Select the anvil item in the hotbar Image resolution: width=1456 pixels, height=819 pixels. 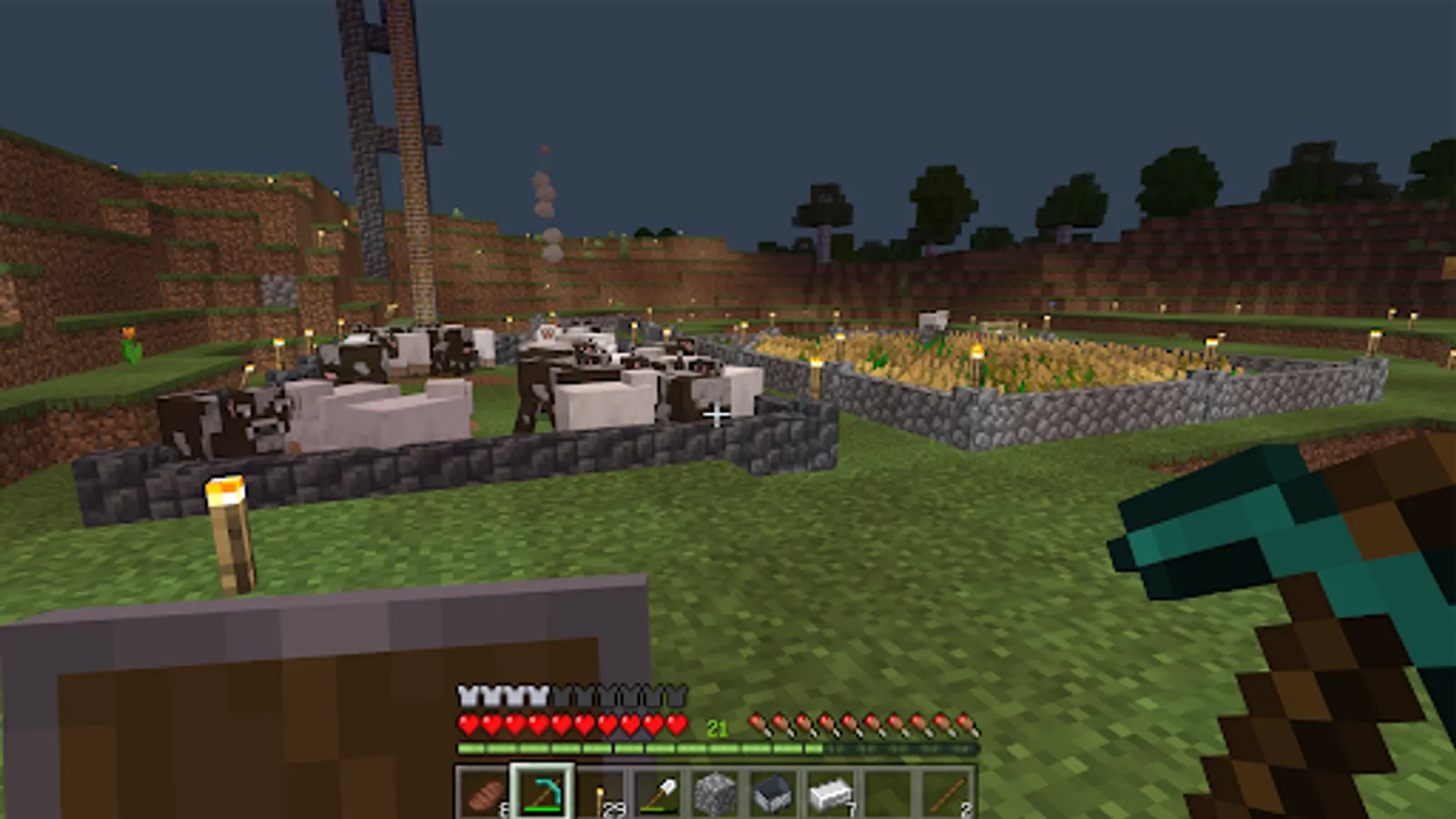[x=773, y=794]
